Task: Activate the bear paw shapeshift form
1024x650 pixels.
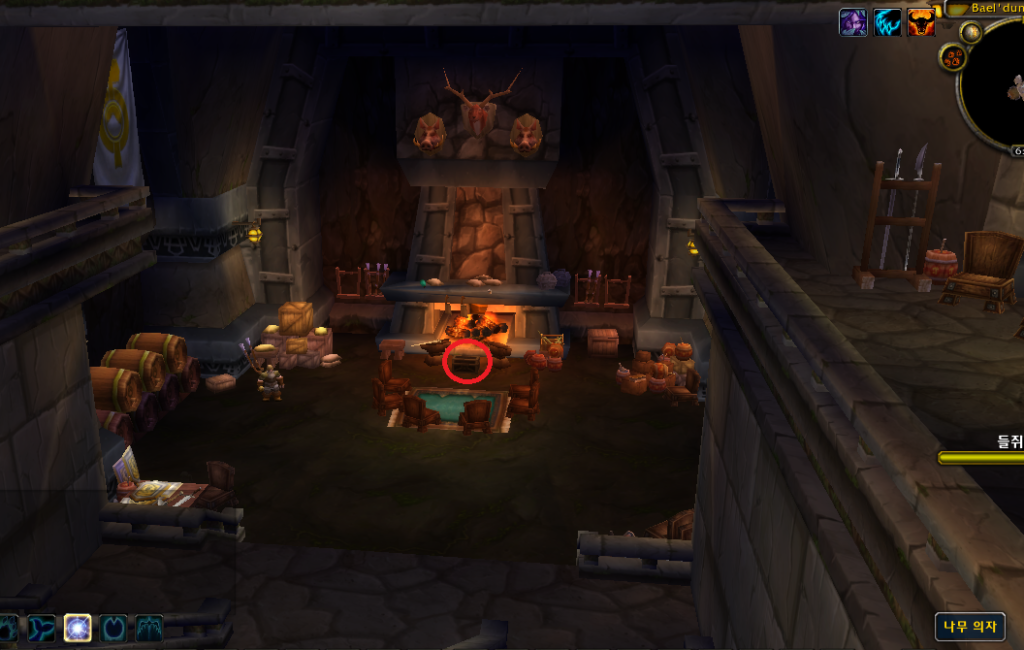Action: [8, 628]
